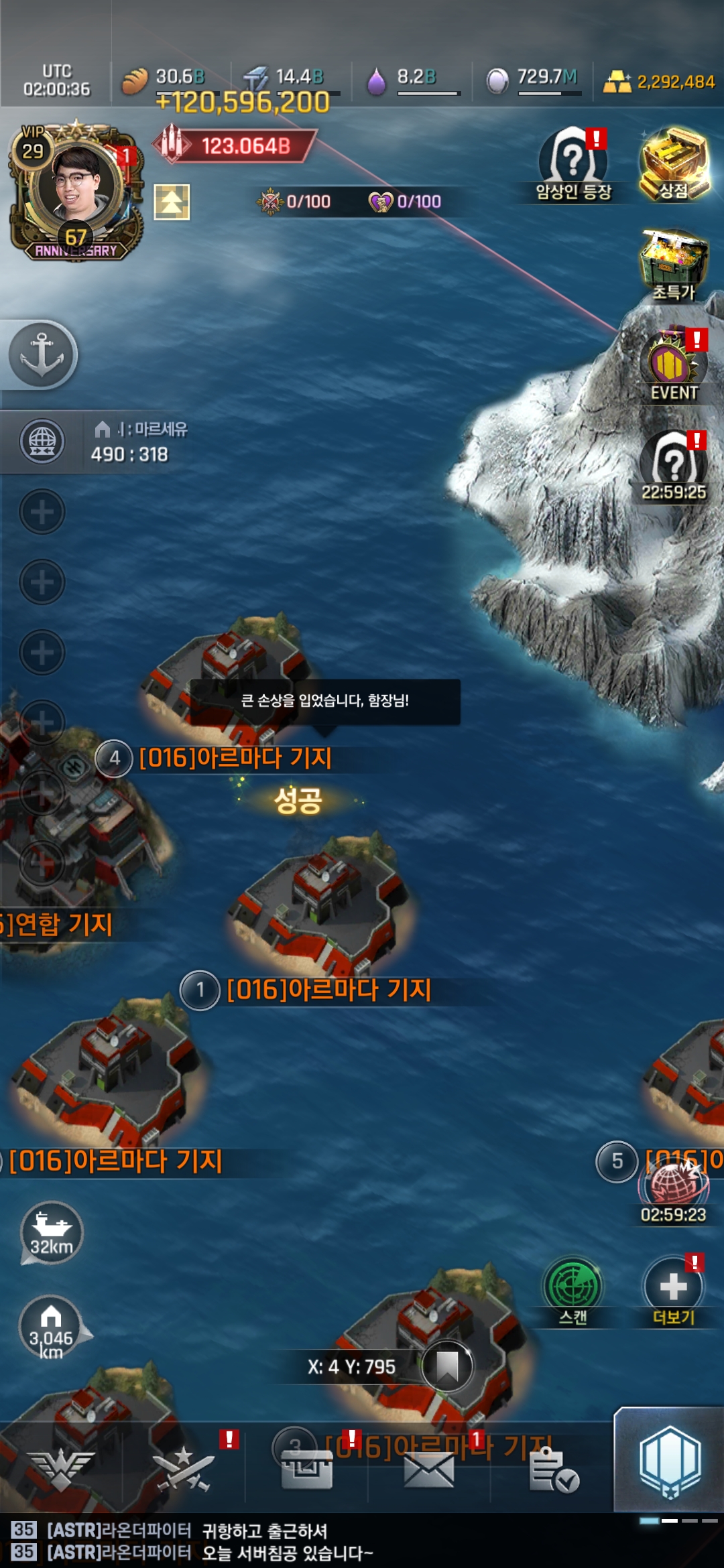Open the mail envelope

429,1471
